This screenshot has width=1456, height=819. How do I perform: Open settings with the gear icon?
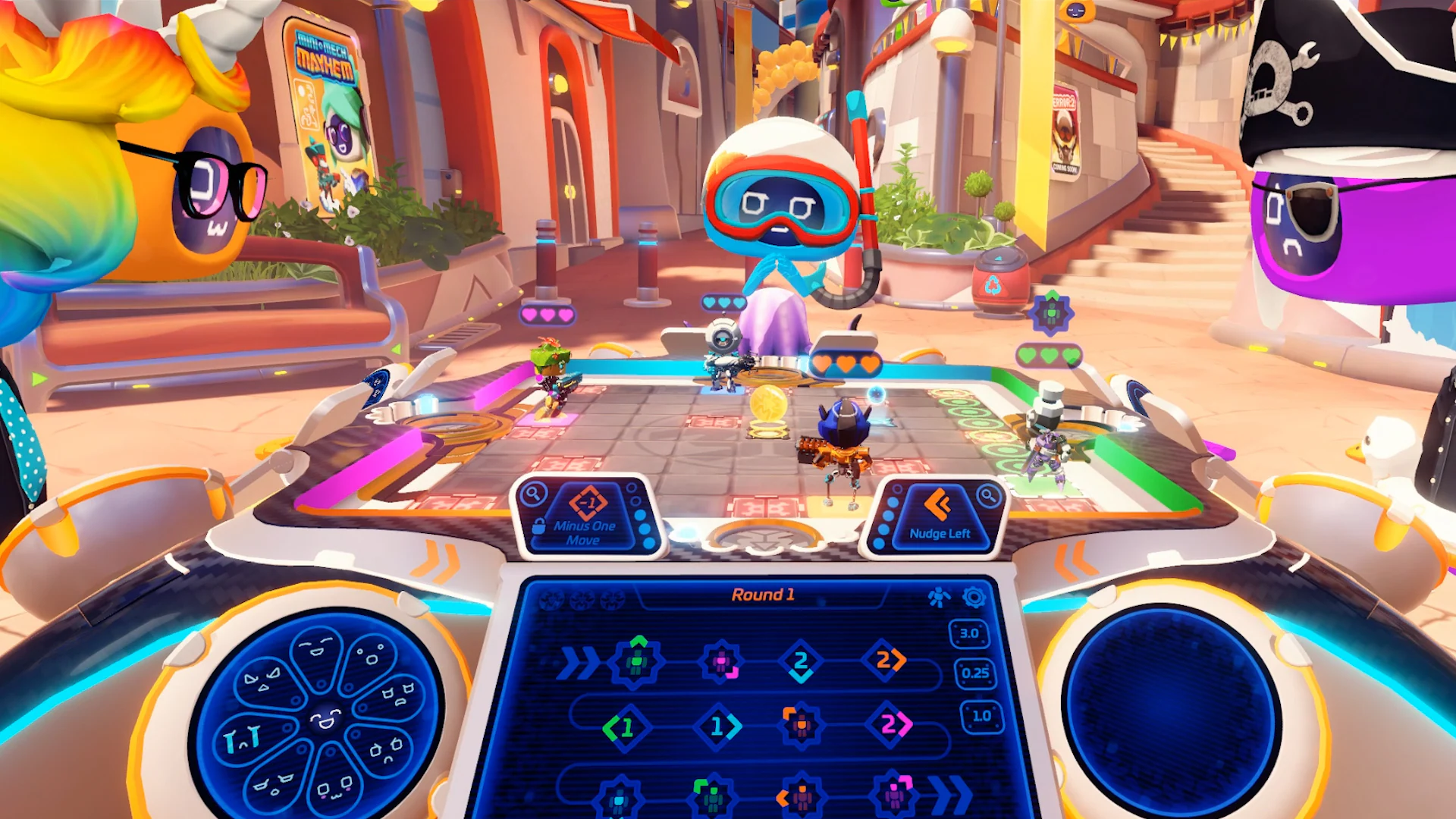tap(973, 596)
